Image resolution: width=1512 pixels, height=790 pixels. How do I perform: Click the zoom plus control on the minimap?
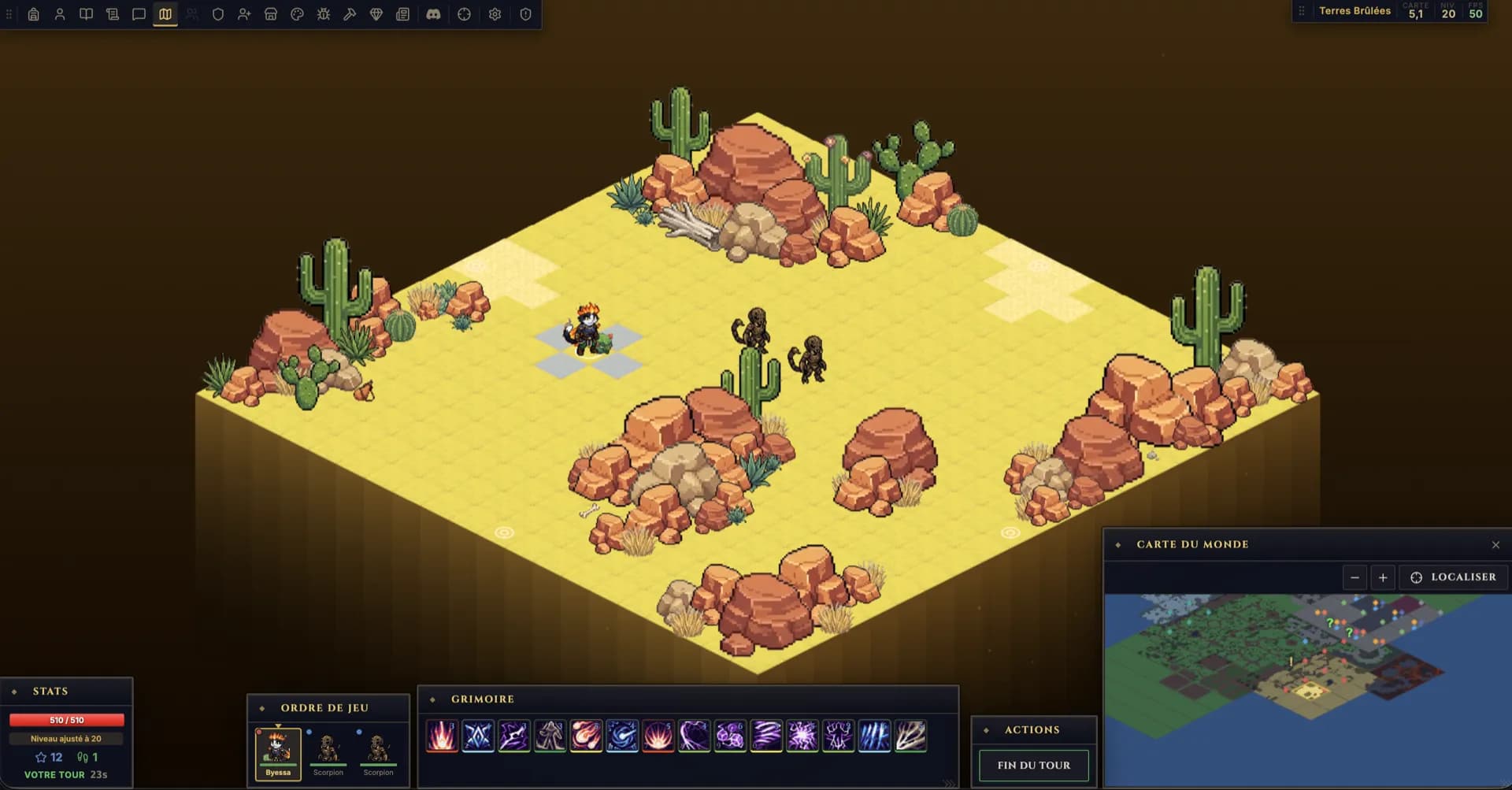1384,577
